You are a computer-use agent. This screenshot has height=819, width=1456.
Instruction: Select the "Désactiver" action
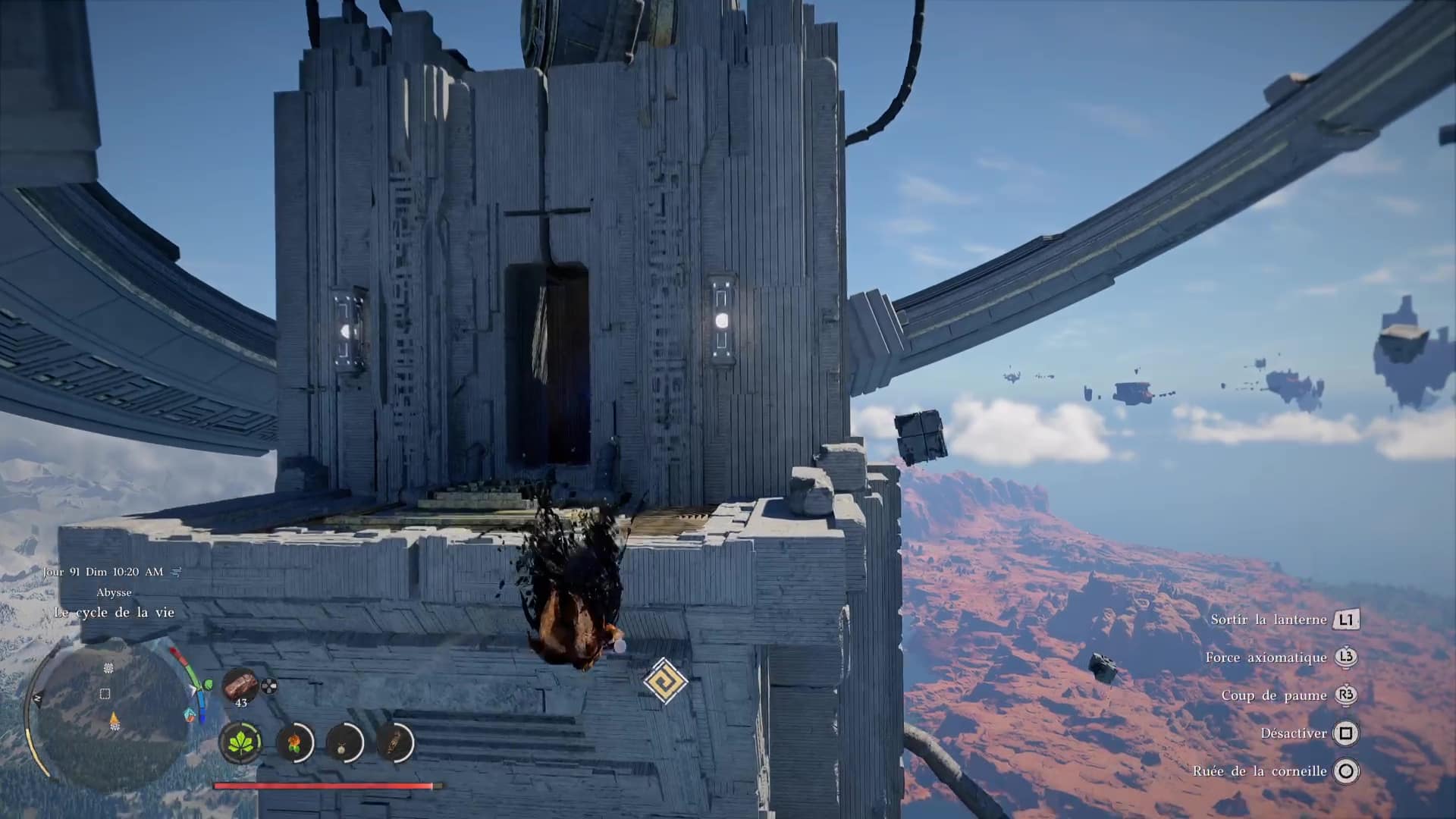[x=1294, y=733]
